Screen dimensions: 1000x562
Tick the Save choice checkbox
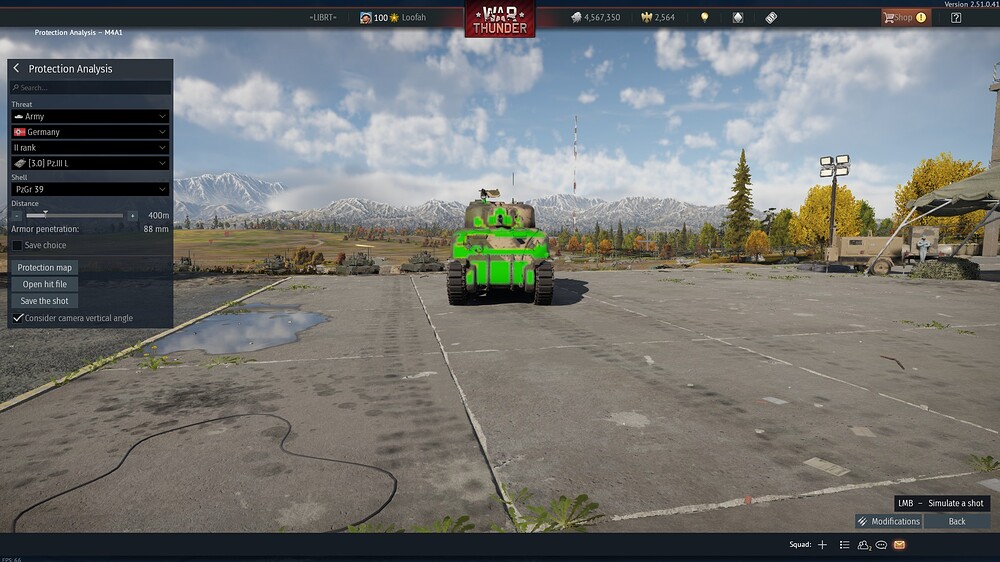[17, 245]
